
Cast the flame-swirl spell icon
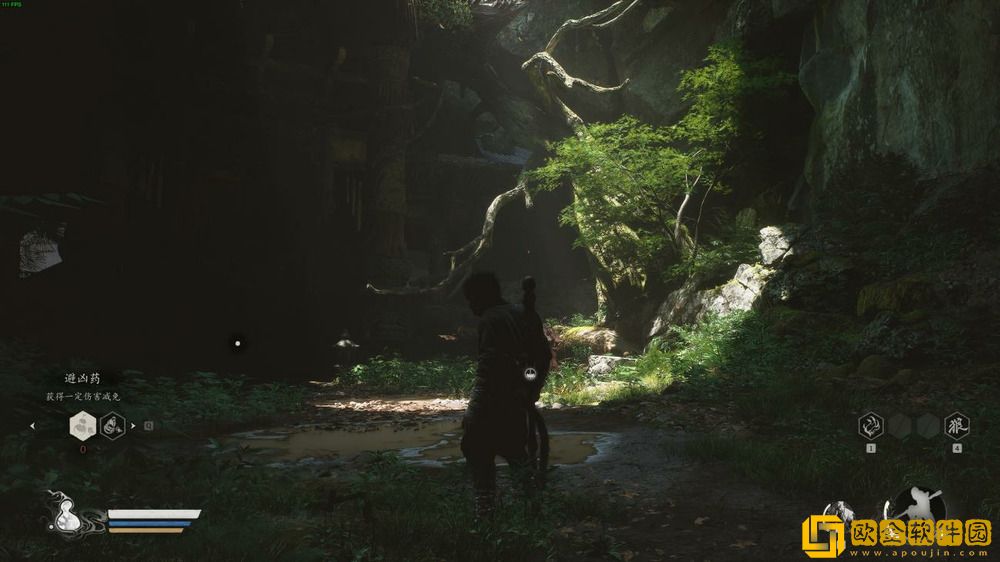[x=870, y=425]
